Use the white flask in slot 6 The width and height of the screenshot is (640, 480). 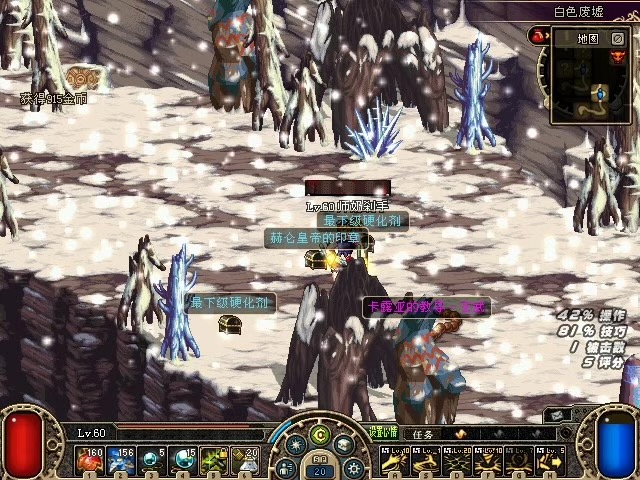pos(245,460)
